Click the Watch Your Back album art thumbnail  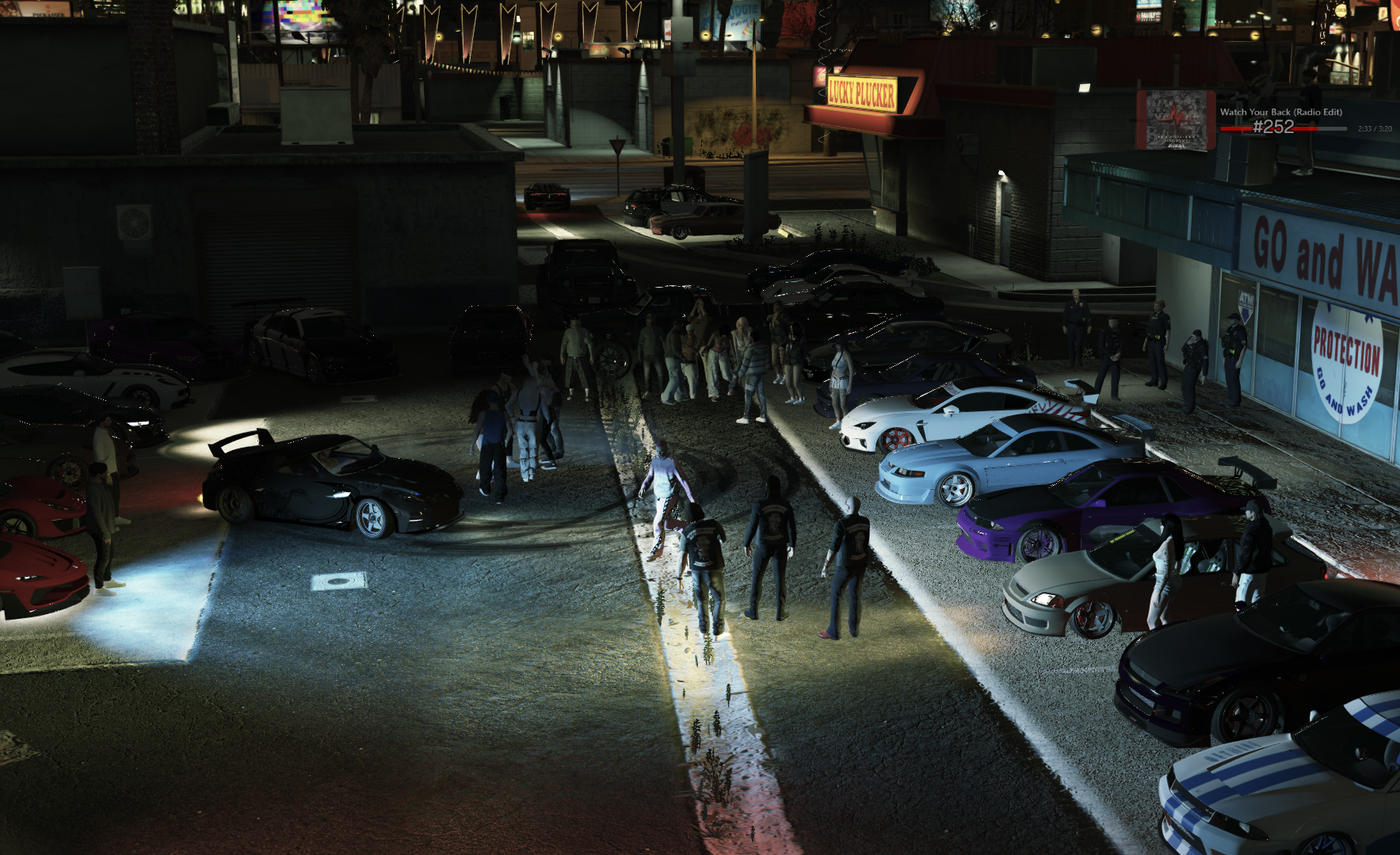(x=1177, y=121)
